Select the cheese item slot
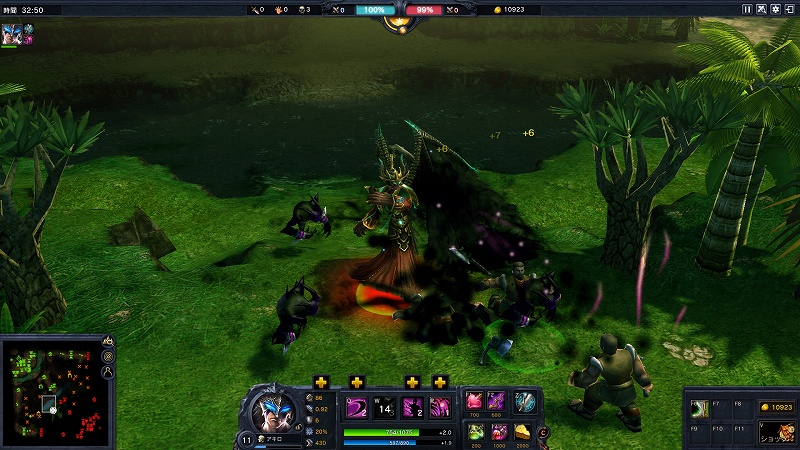The image size is (800, 450). coord(524,432)
